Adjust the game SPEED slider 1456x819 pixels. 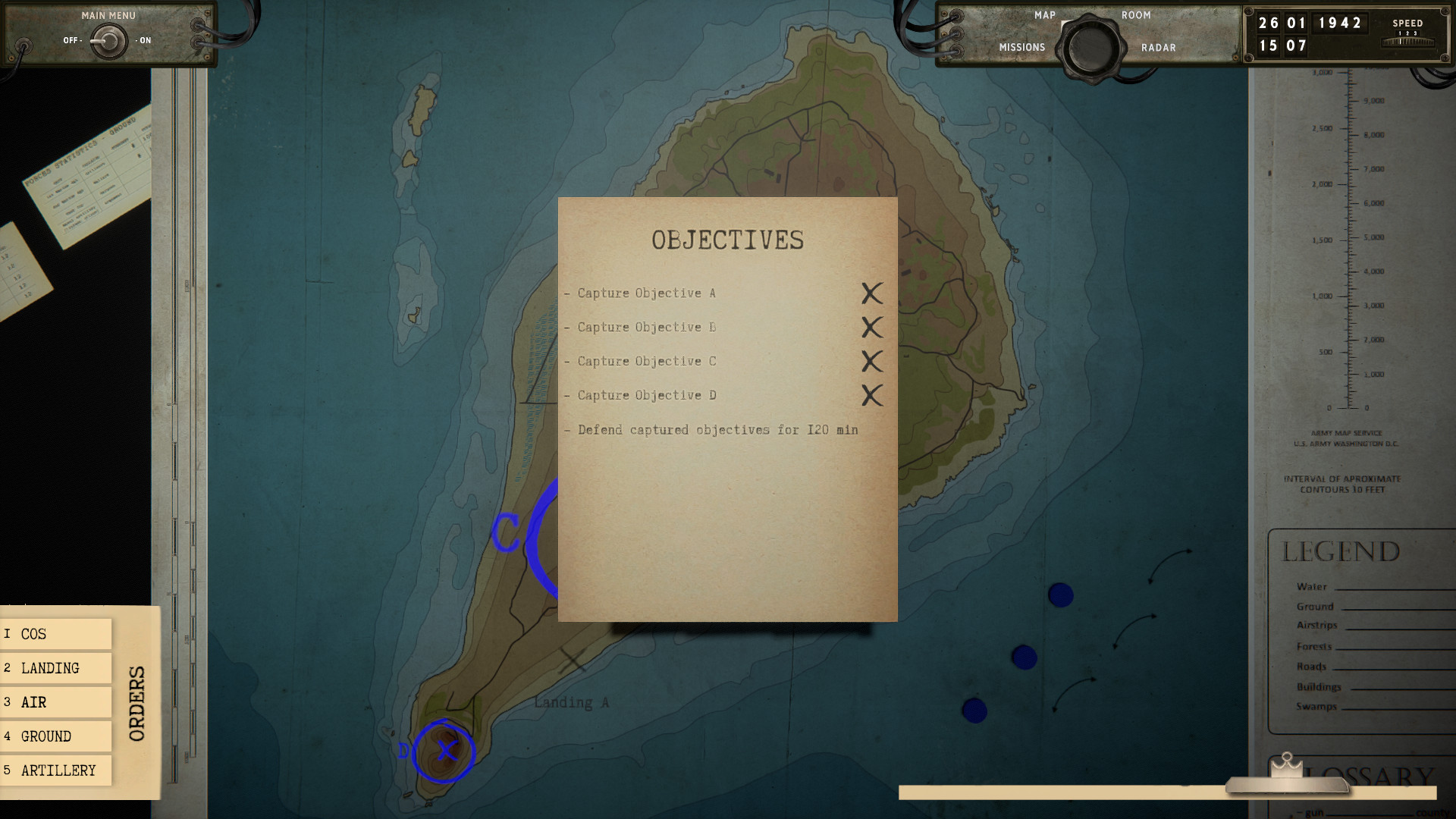point(1407,43)
